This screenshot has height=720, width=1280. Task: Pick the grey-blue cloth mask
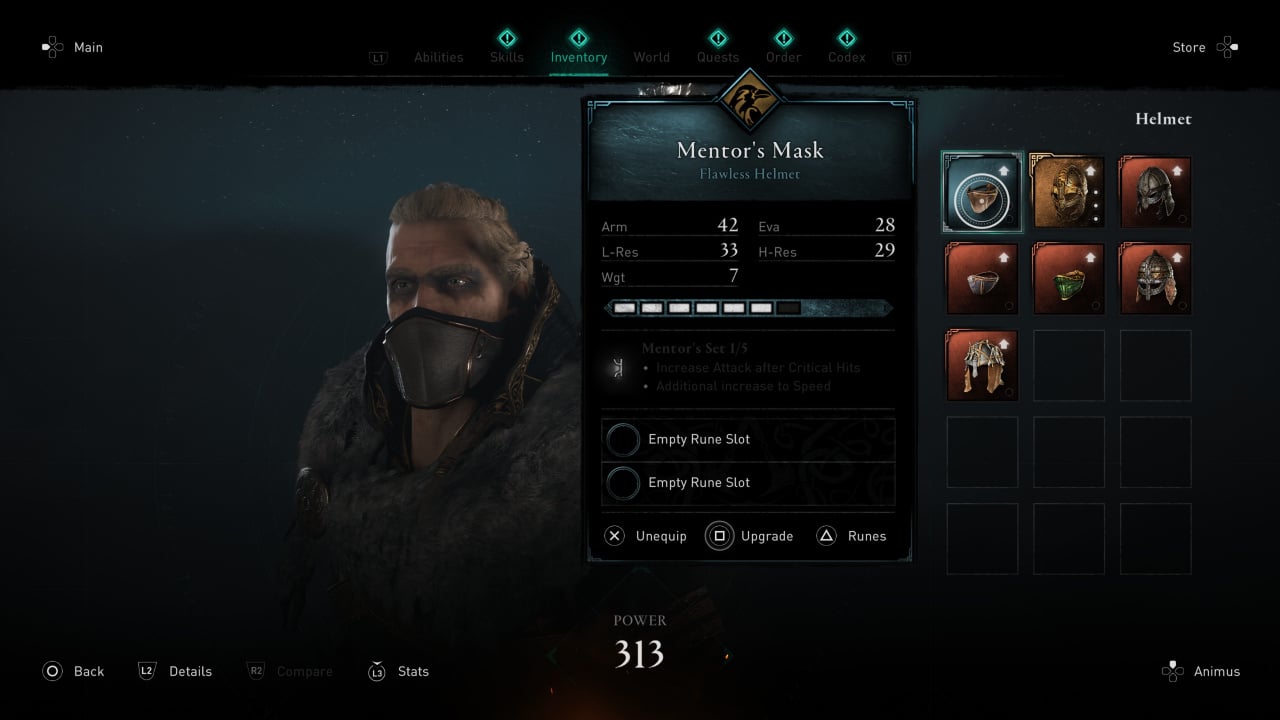[x=982, y=279]
